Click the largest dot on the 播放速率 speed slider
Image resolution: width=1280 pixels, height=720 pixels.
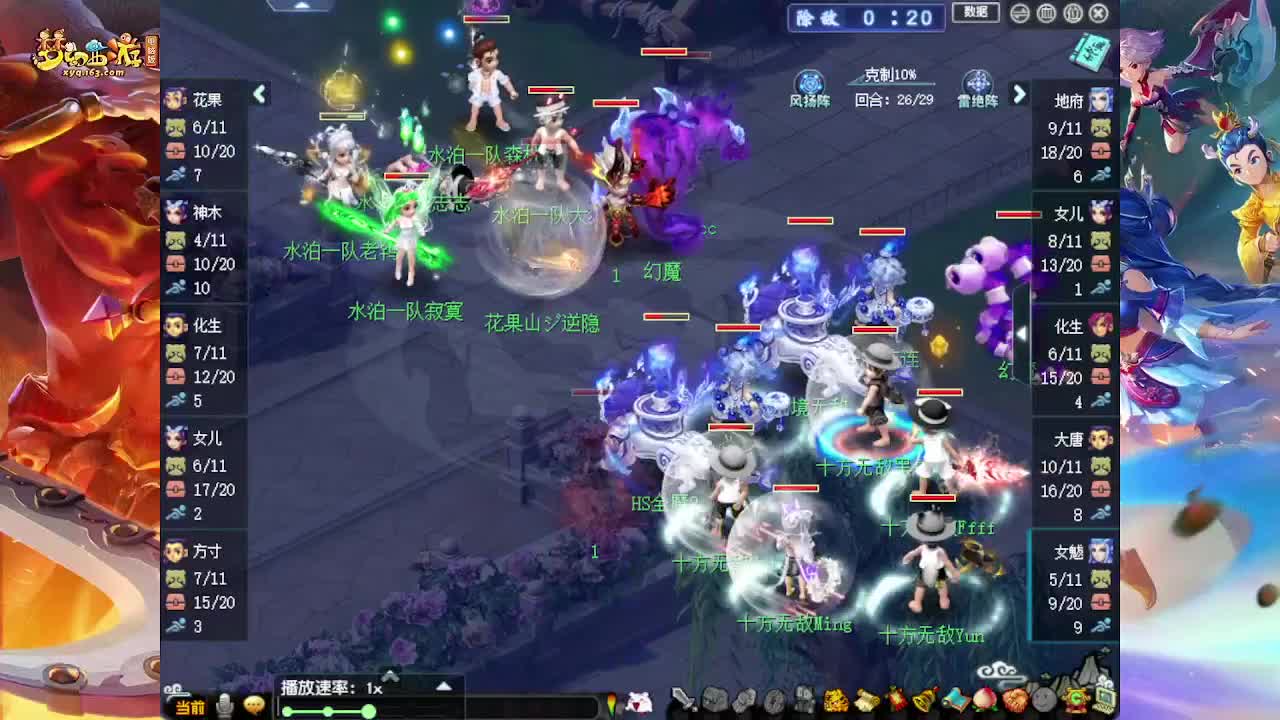tap(368, 710)
